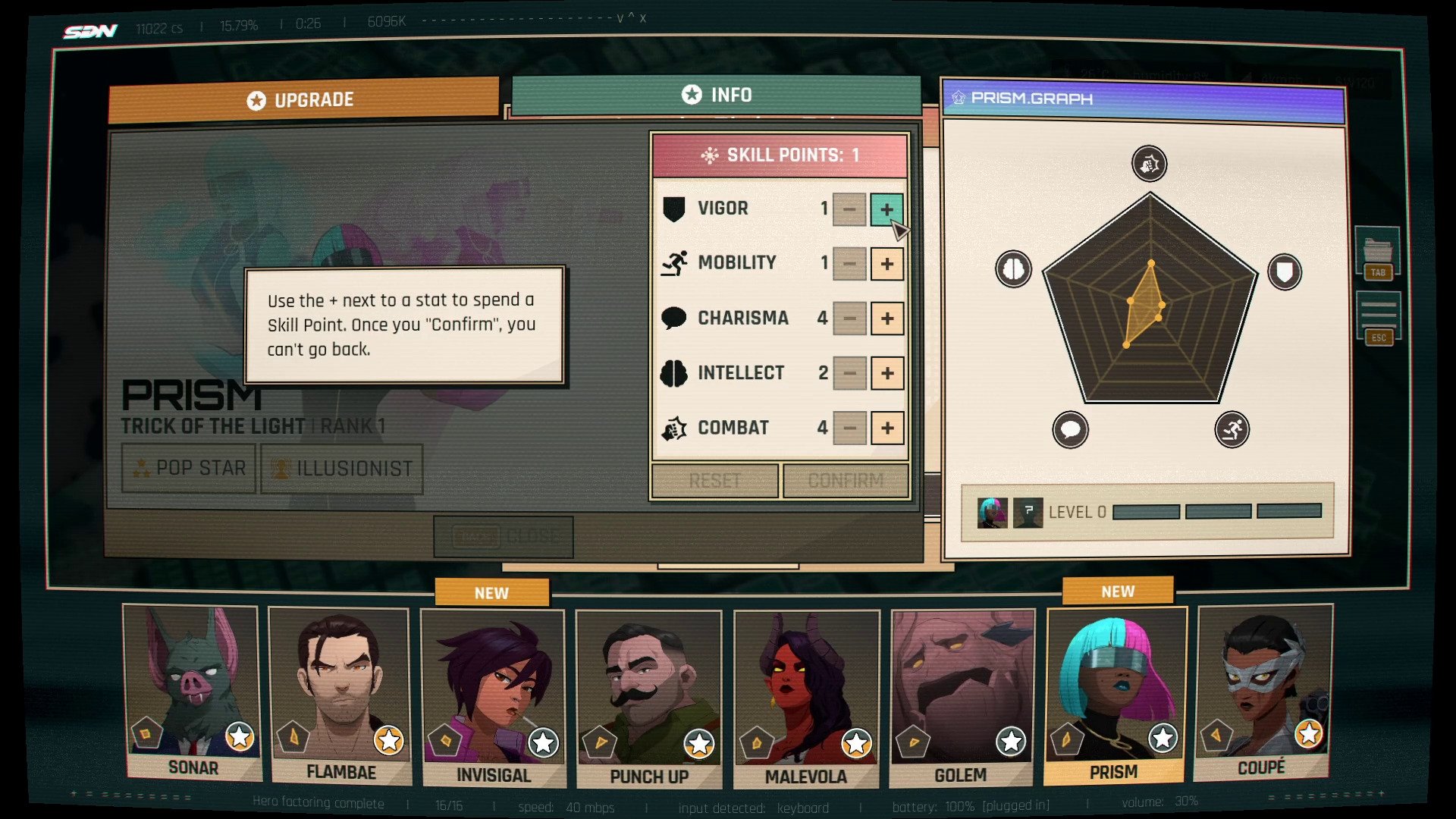The width and height of the screenshot is (1456, 819).
Task: Spend a point on Charisma
Action: point(886,318)
